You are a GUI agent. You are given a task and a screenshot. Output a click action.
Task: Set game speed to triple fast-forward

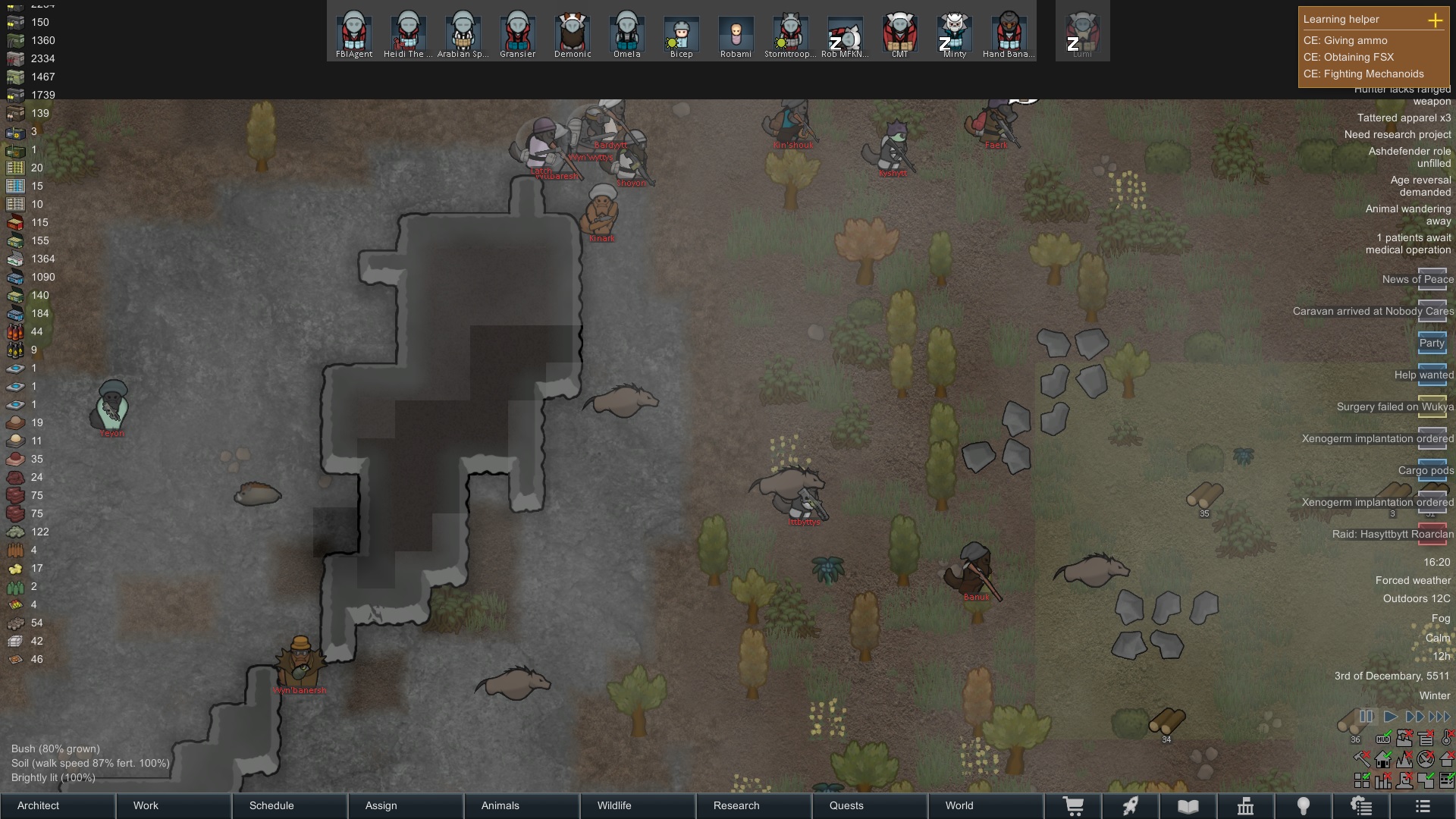(1439, 716)
